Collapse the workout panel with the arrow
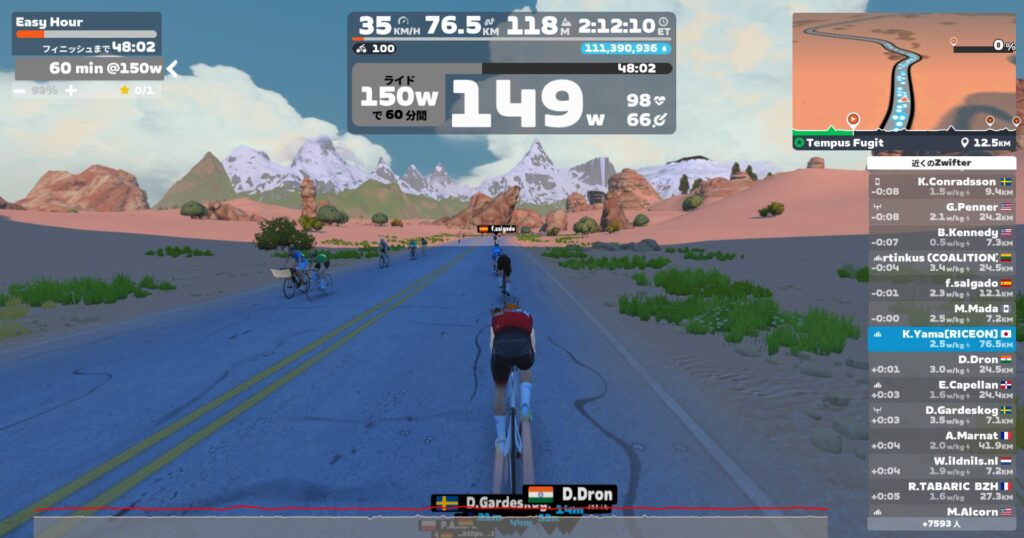The height and width of the screenshot is (538, 1024). [x=172, y=68]
